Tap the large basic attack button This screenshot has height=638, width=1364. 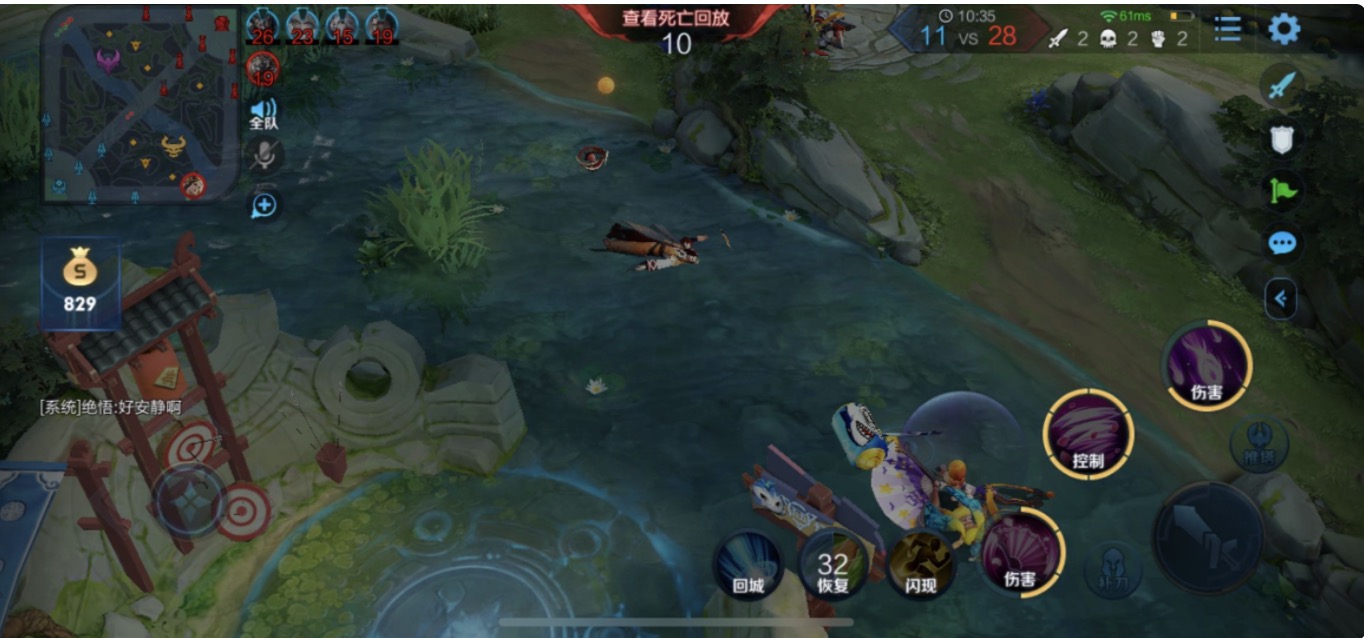tap(1208, 537)
